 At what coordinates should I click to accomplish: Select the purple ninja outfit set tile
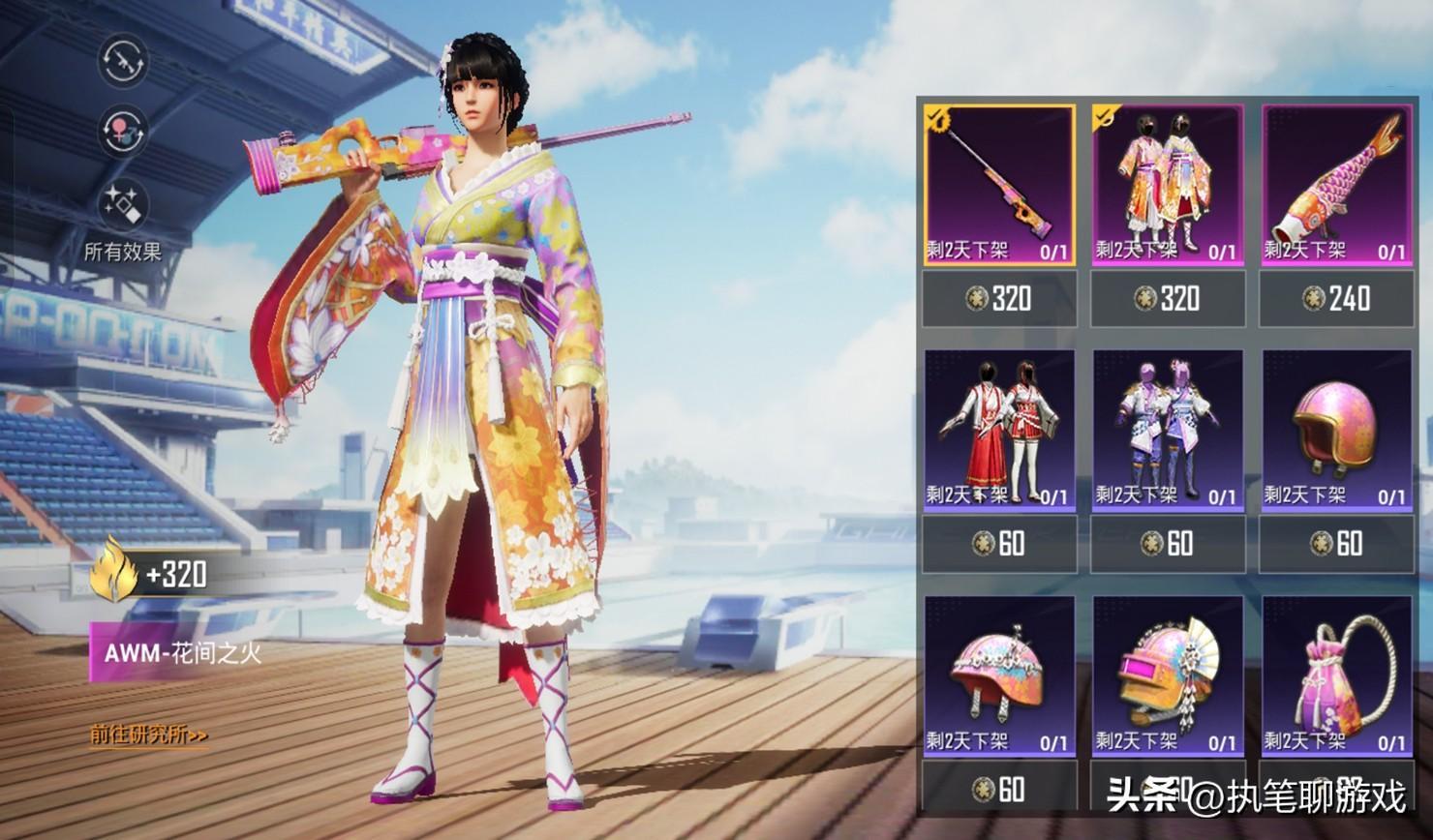click(1168, 430)
